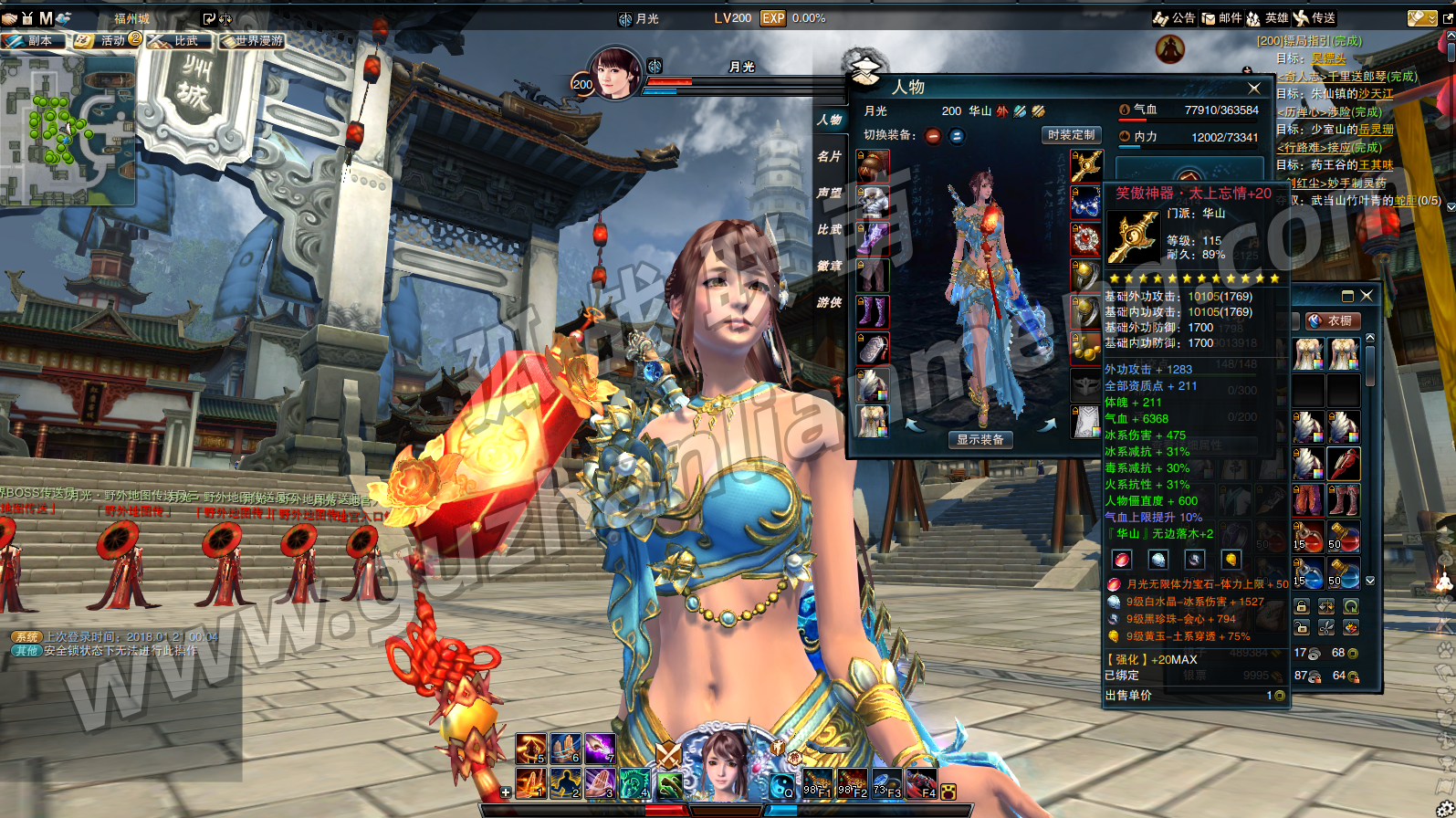Open the 副本 dungeon menu
This screenshot has height=818, width=1456.
pyautogui.click(x=33, y=41)
